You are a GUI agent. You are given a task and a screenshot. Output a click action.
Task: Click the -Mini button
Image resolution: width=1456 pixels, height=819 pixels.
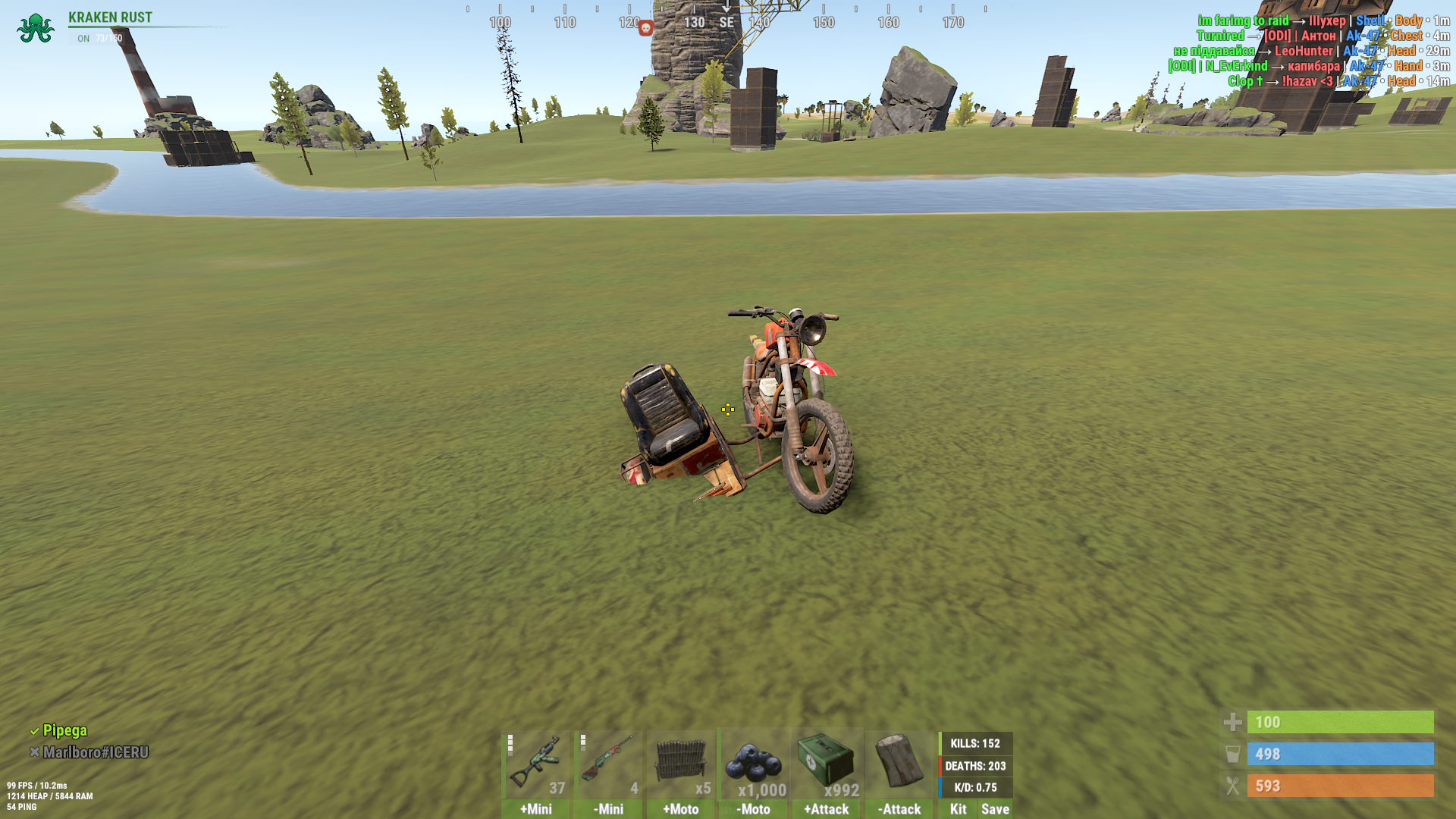tap(608, 809)
